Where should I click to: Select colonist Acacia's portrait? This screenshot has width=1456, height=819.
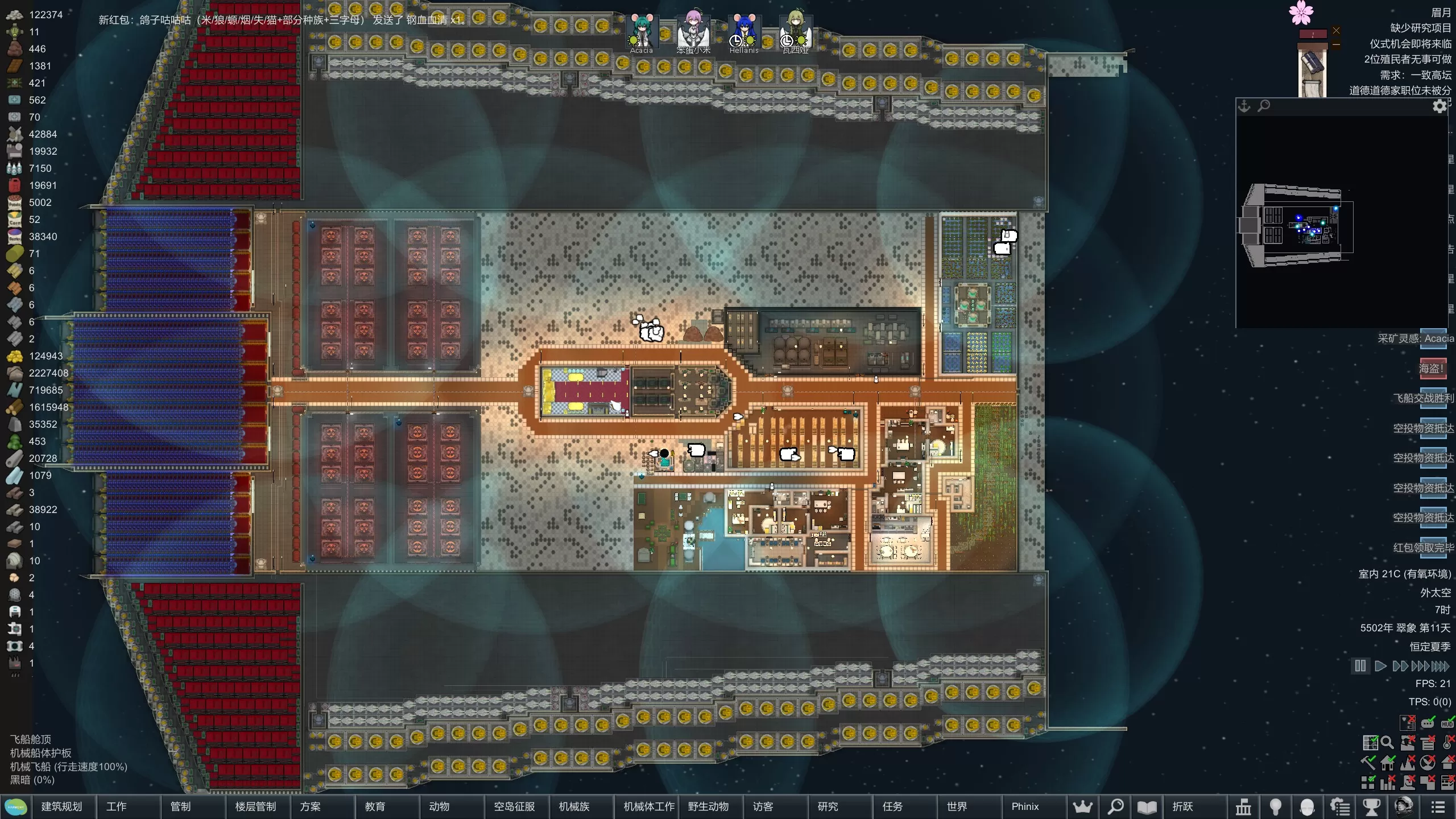tap(642, 33)
